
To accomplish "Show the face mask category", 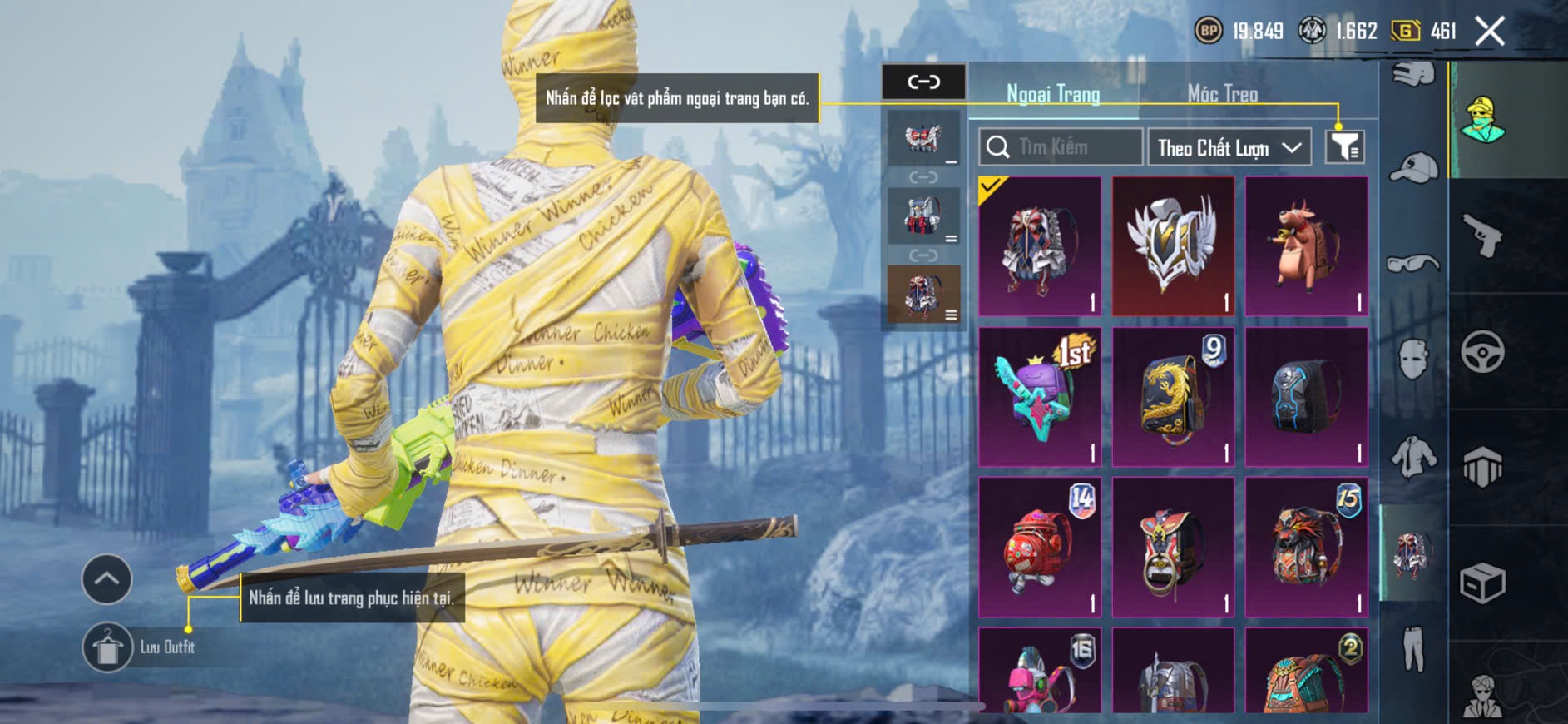I will tap(1413, 360).
